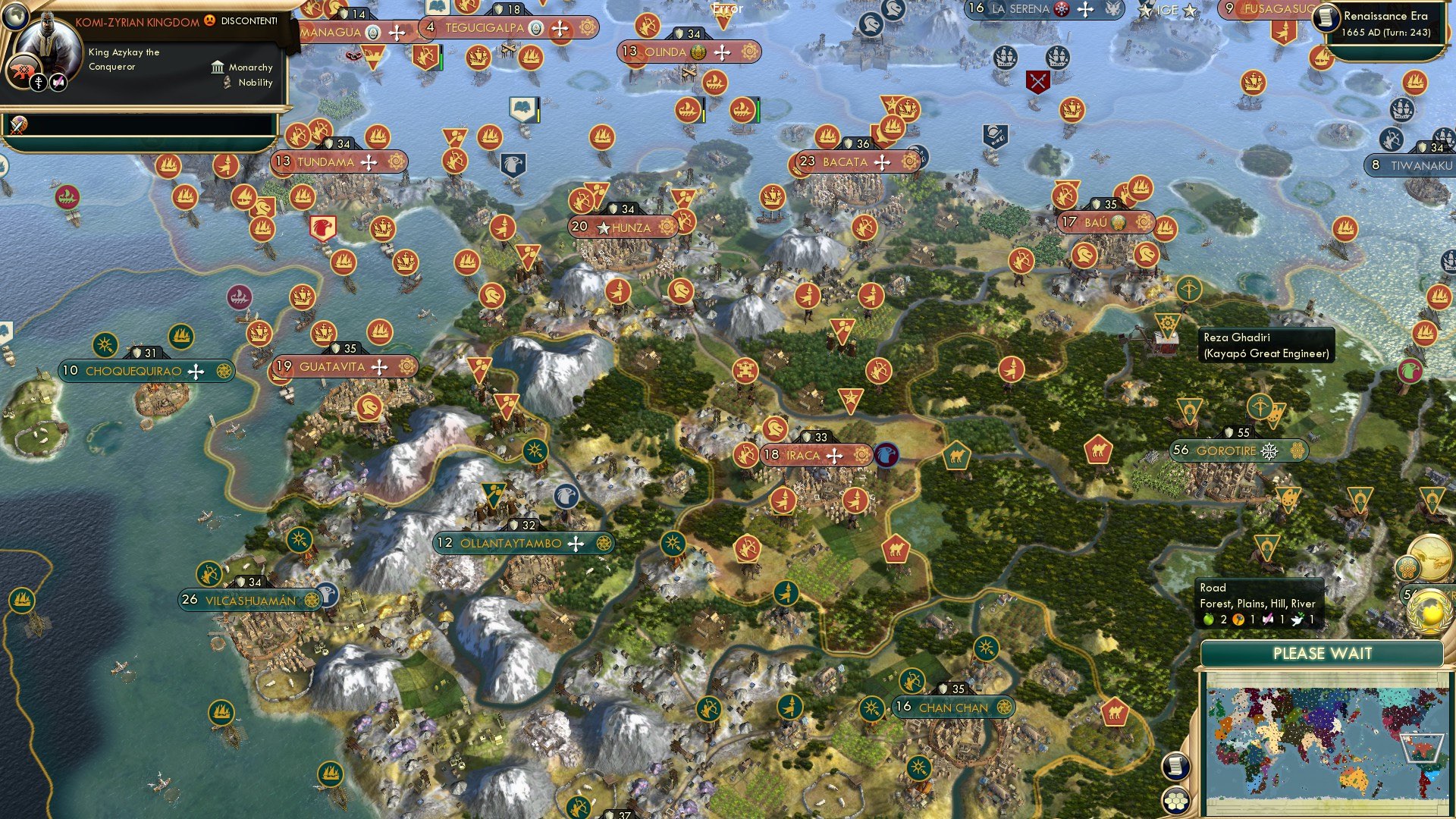Click the golden diplomacy globe icon

pyautogui.click(x=1429, y=612)
